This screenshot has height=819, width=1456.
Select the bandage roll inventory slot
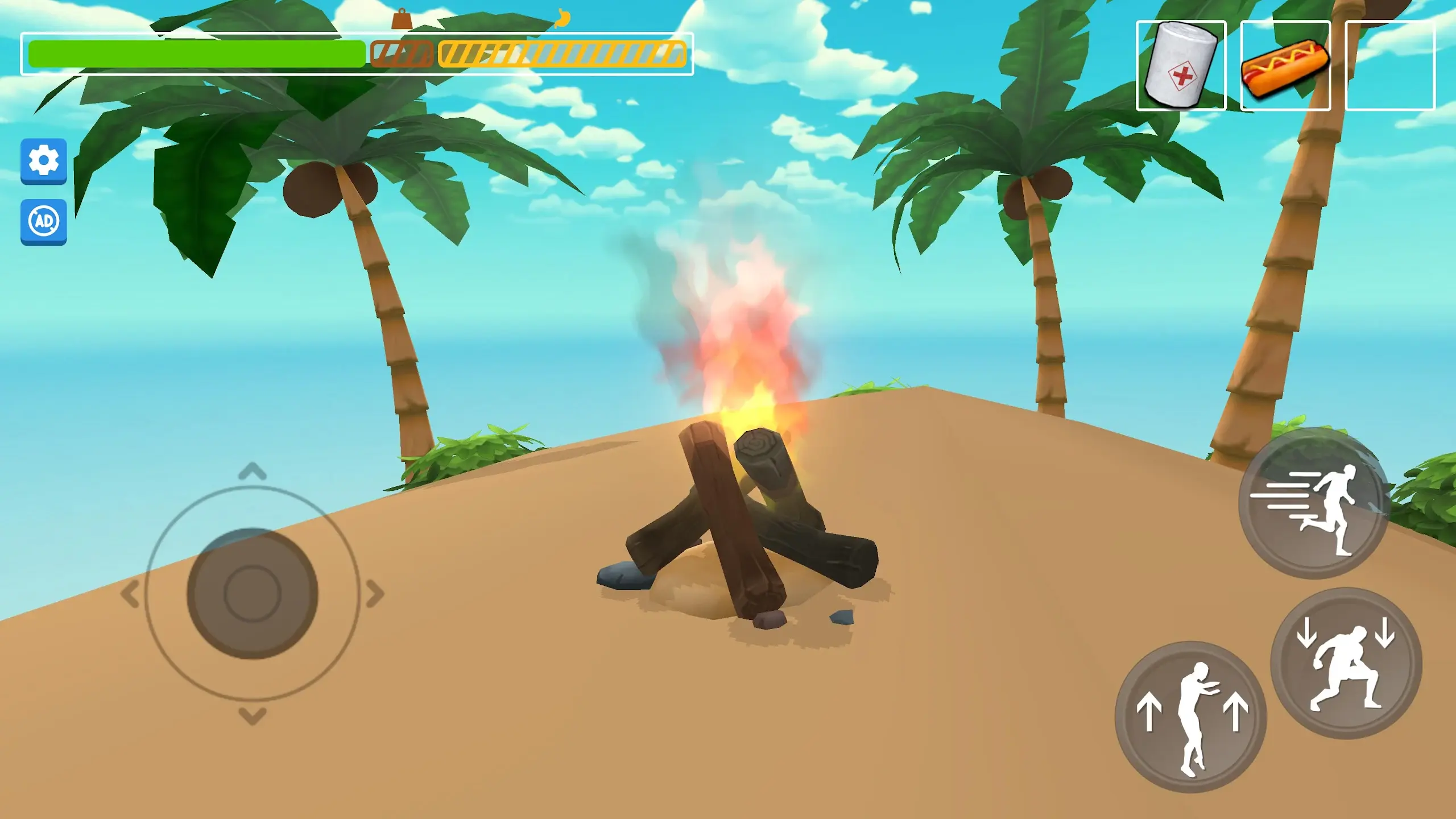1181,65
